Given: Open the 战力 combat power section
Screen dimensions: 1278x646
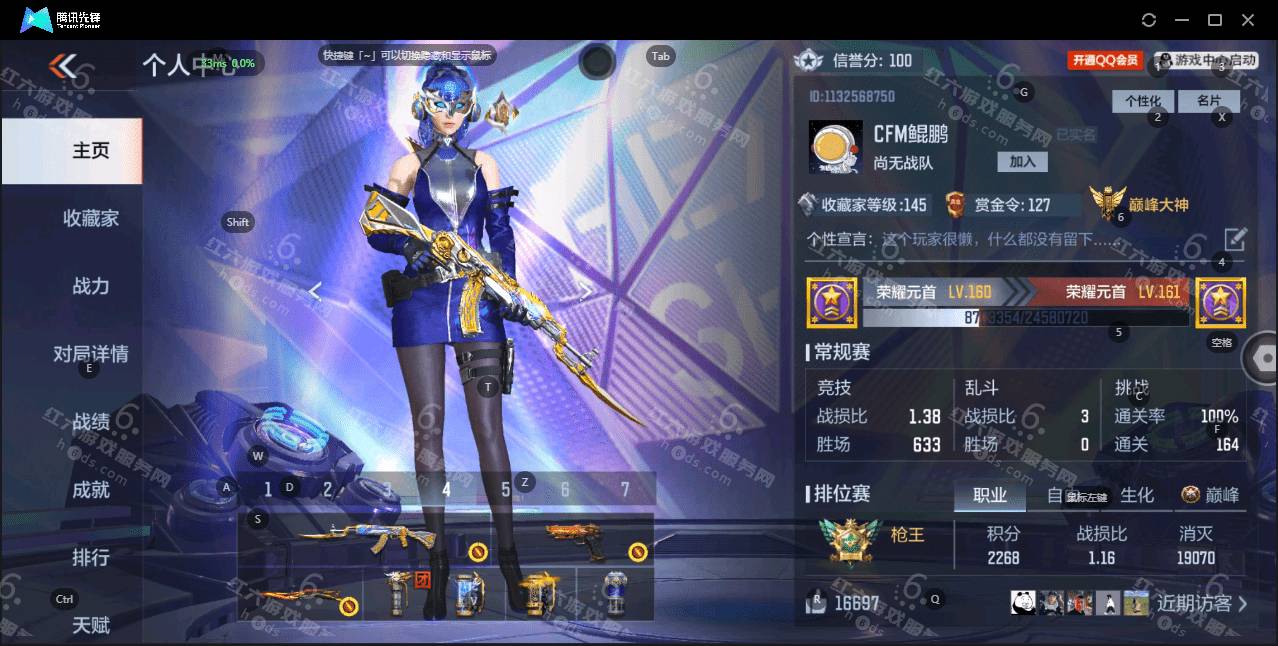Looking at the screenshot, I should click(x=90, y=286).
